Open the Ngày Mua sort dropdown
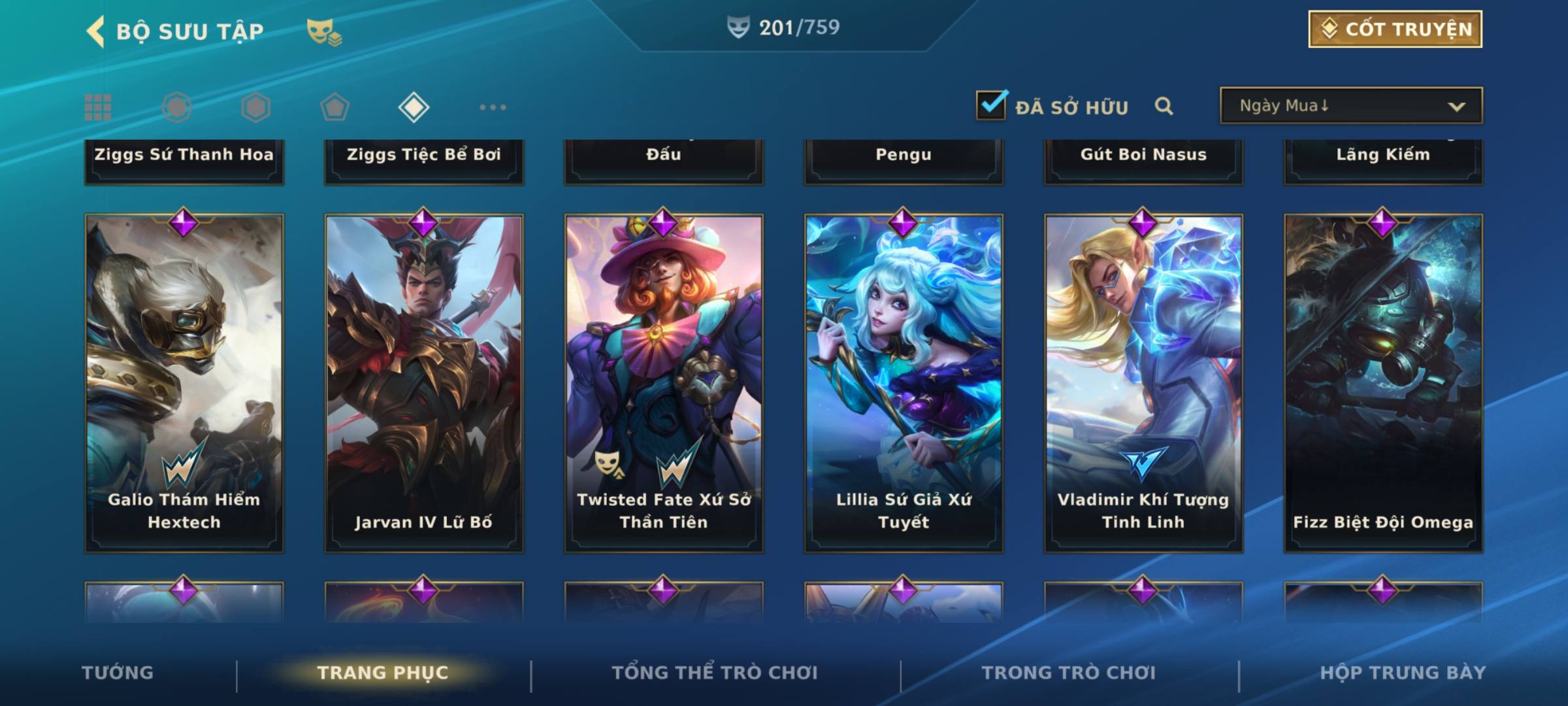Screen dimensions: 1568x706 [x=1350, y=106]
